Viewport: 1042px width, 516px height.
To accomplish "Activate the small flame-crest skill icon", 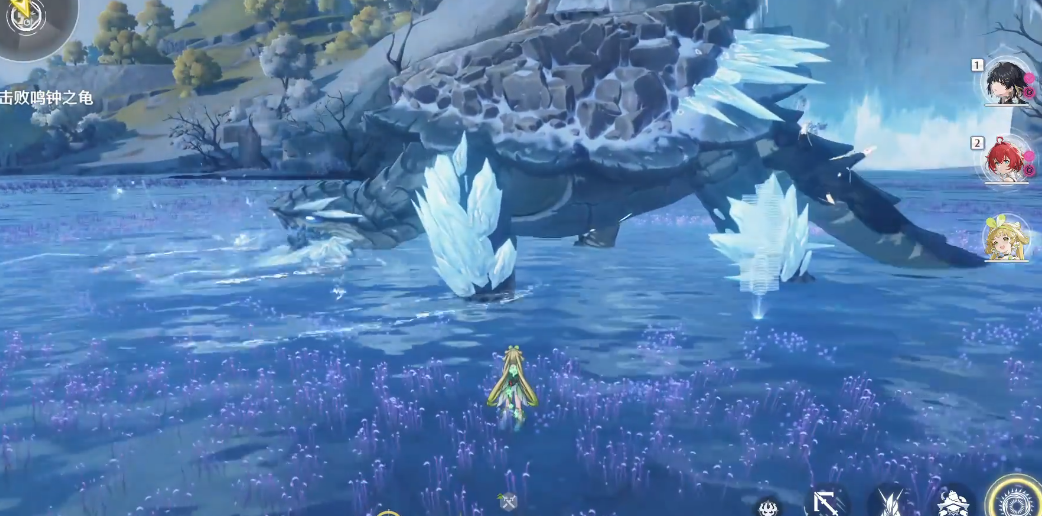I will pos(768,507).
